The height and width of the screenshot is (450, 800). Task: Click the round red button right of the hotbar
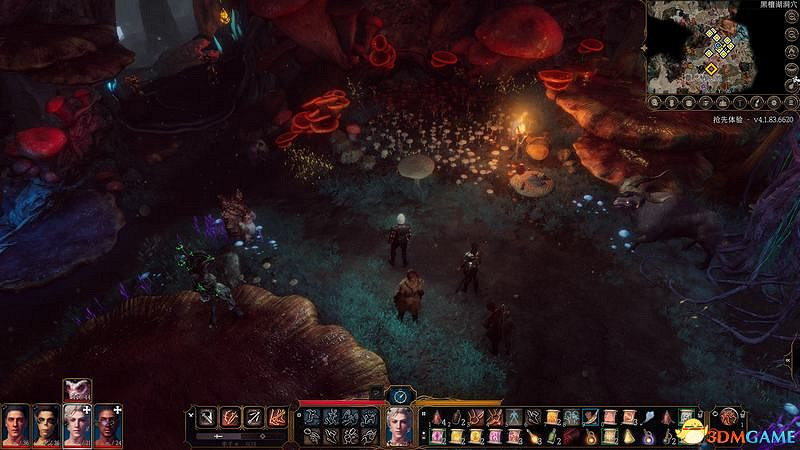730,417
